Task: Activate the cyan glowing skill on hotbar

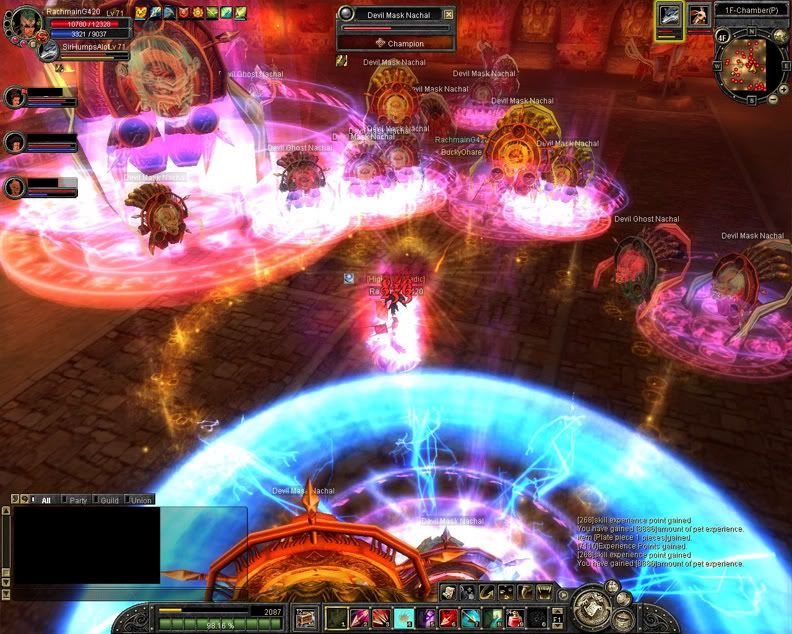Action: click(404, 617)
